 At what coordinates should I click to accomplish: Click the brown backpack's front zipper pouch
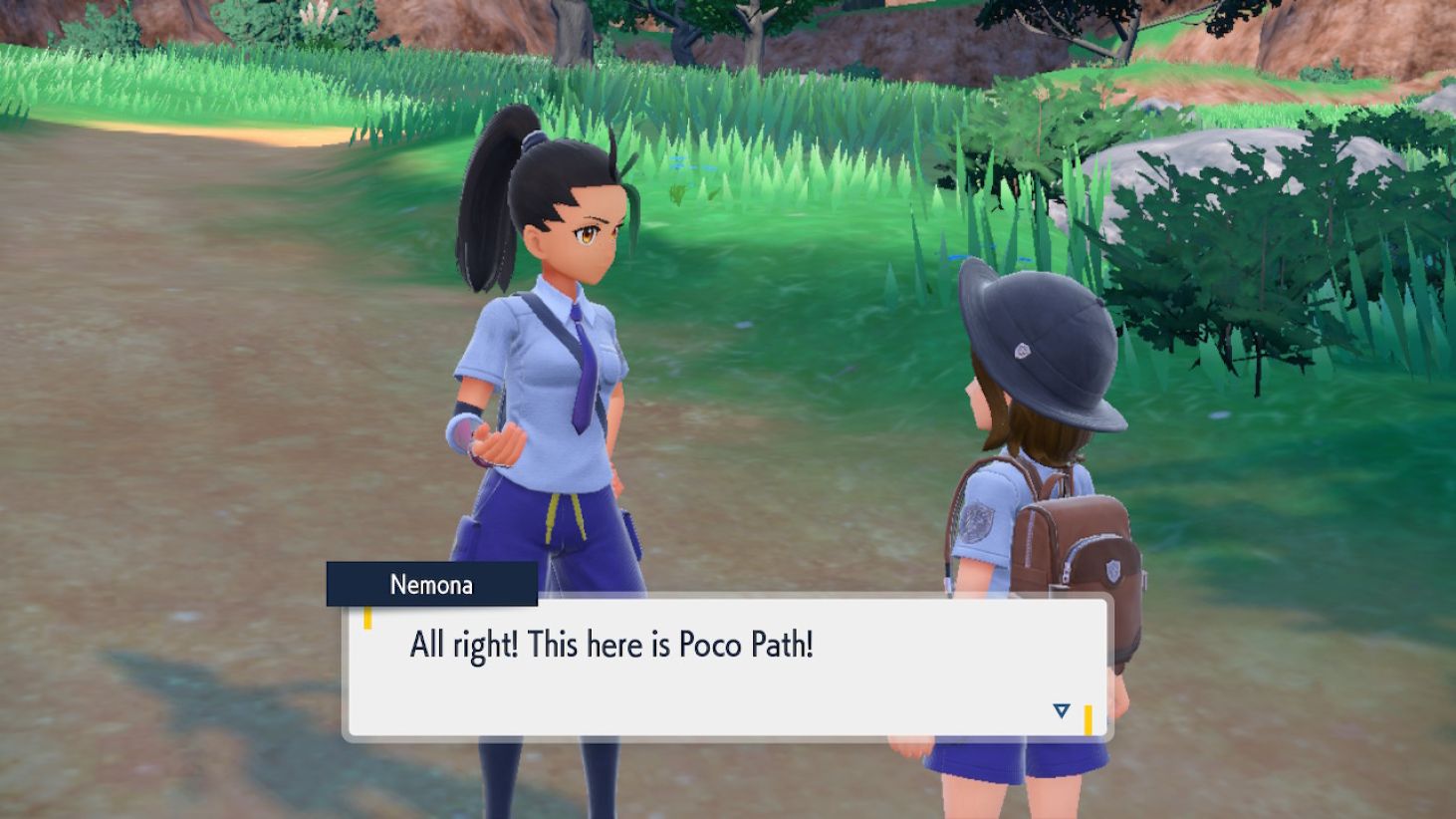pos(1095,563)
